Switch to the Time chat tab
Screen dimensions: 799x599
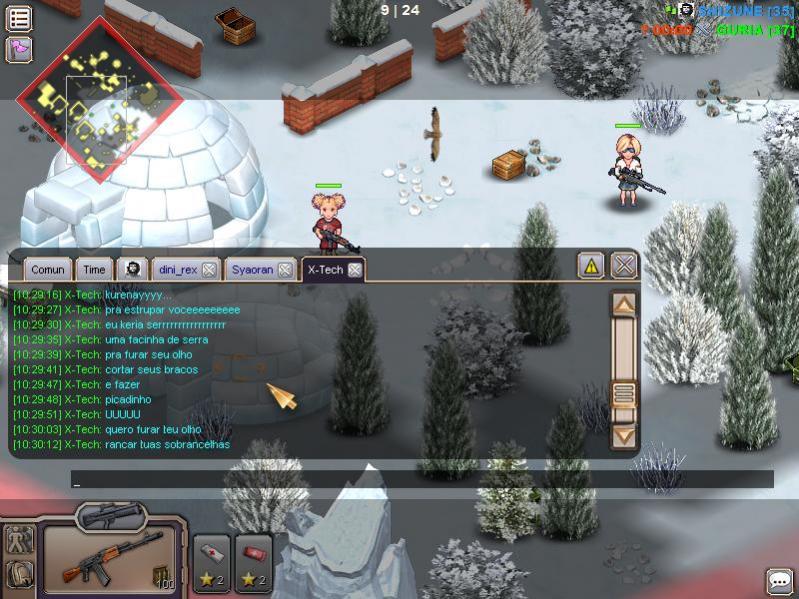[94, 270]
